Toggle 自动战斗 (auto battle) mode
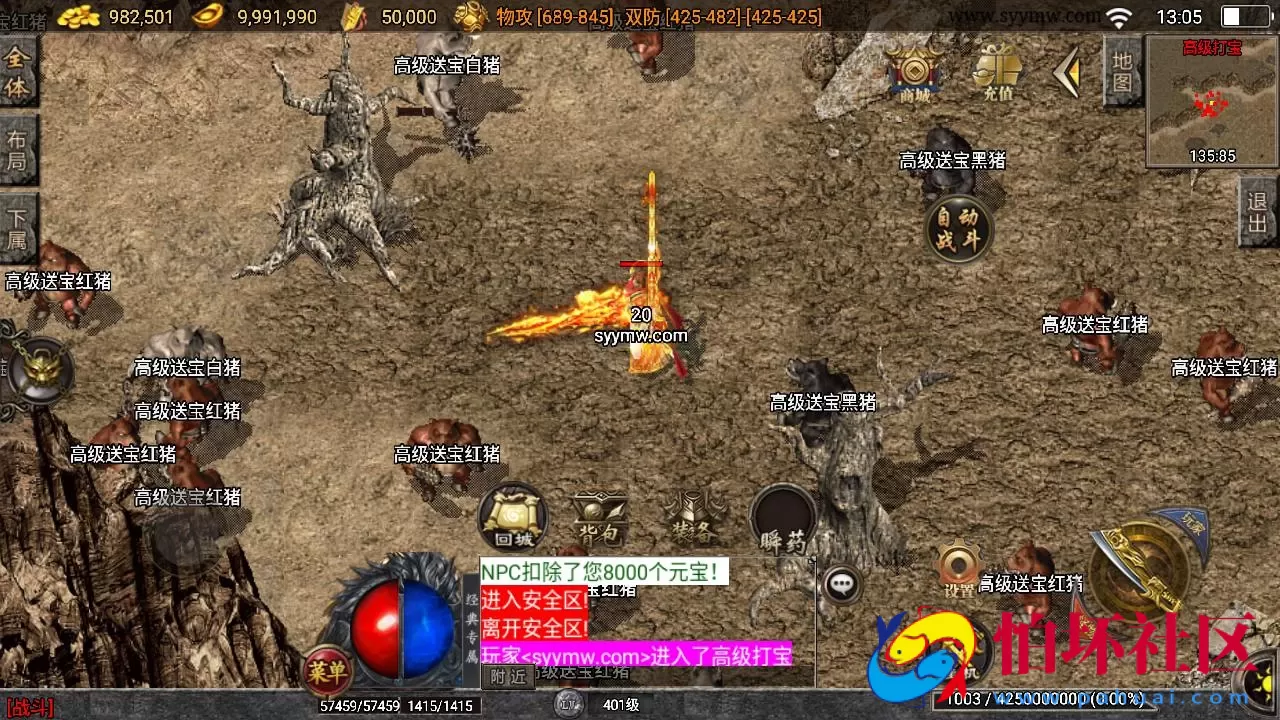 pos(956,230)
